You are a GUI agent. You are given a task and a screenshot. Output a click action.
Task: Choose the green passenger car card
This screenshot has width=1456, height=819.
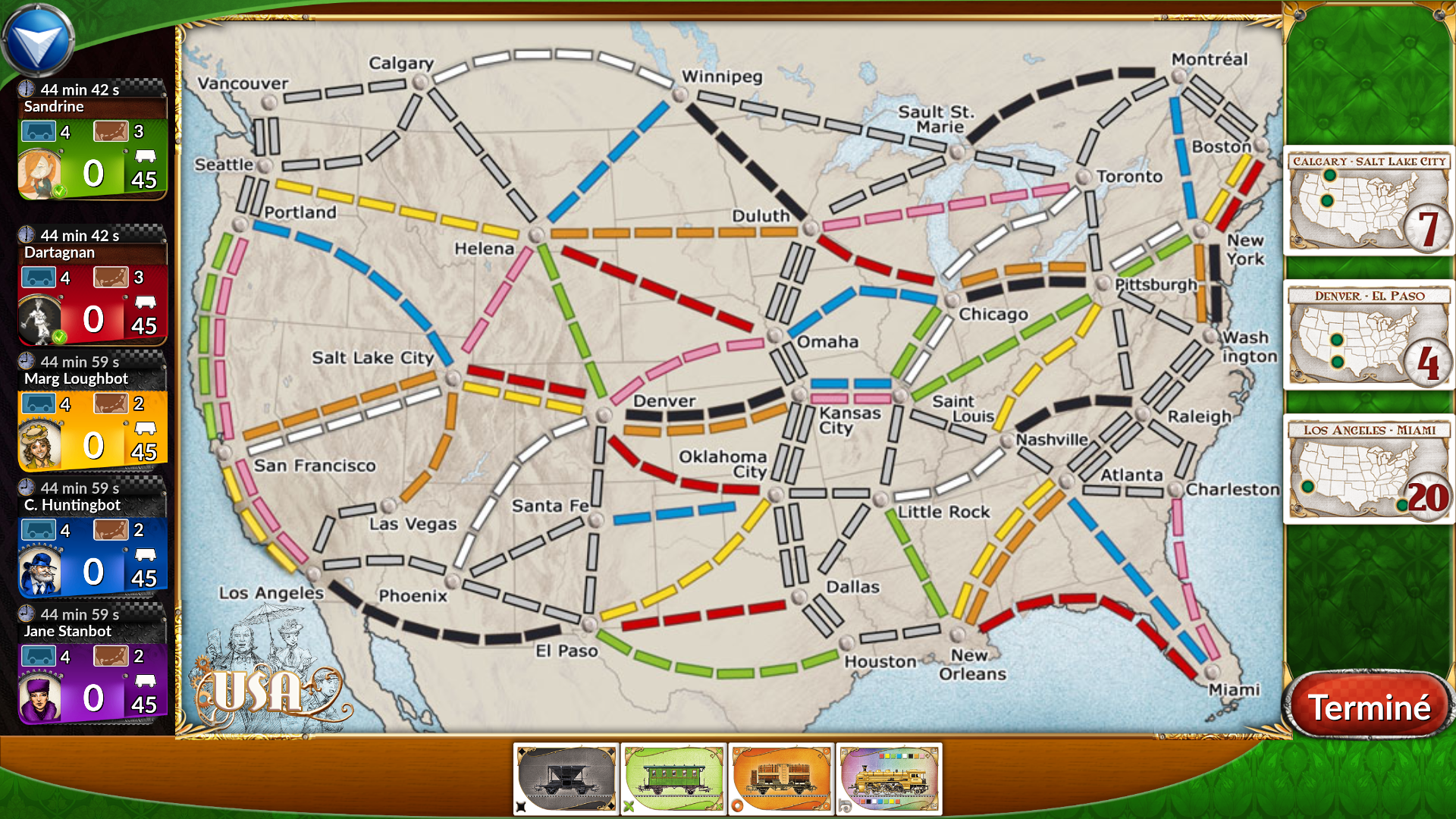673,779
